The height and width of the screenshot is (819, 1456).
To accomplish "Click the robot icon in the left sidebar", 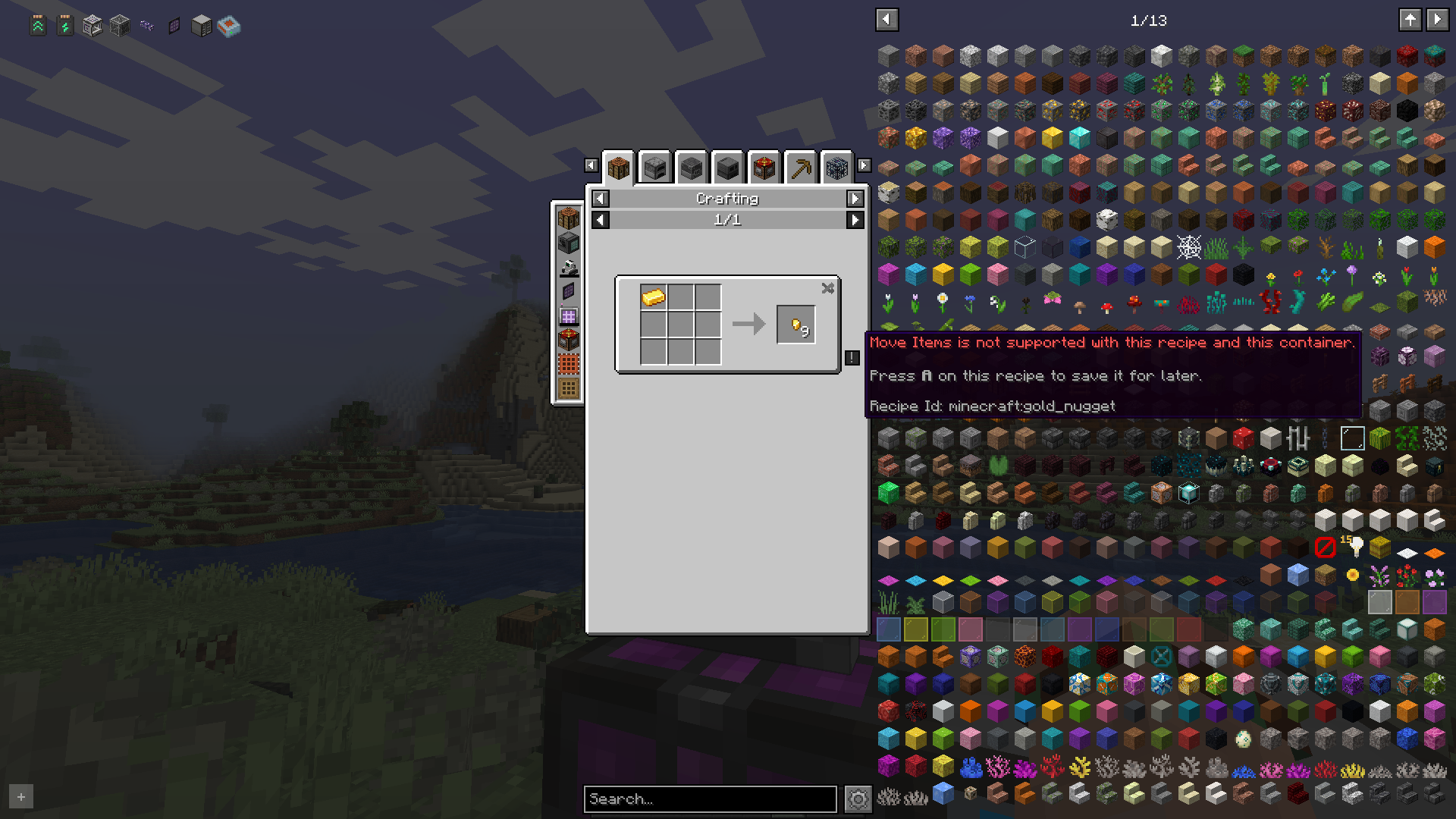I will pos(569,267).
